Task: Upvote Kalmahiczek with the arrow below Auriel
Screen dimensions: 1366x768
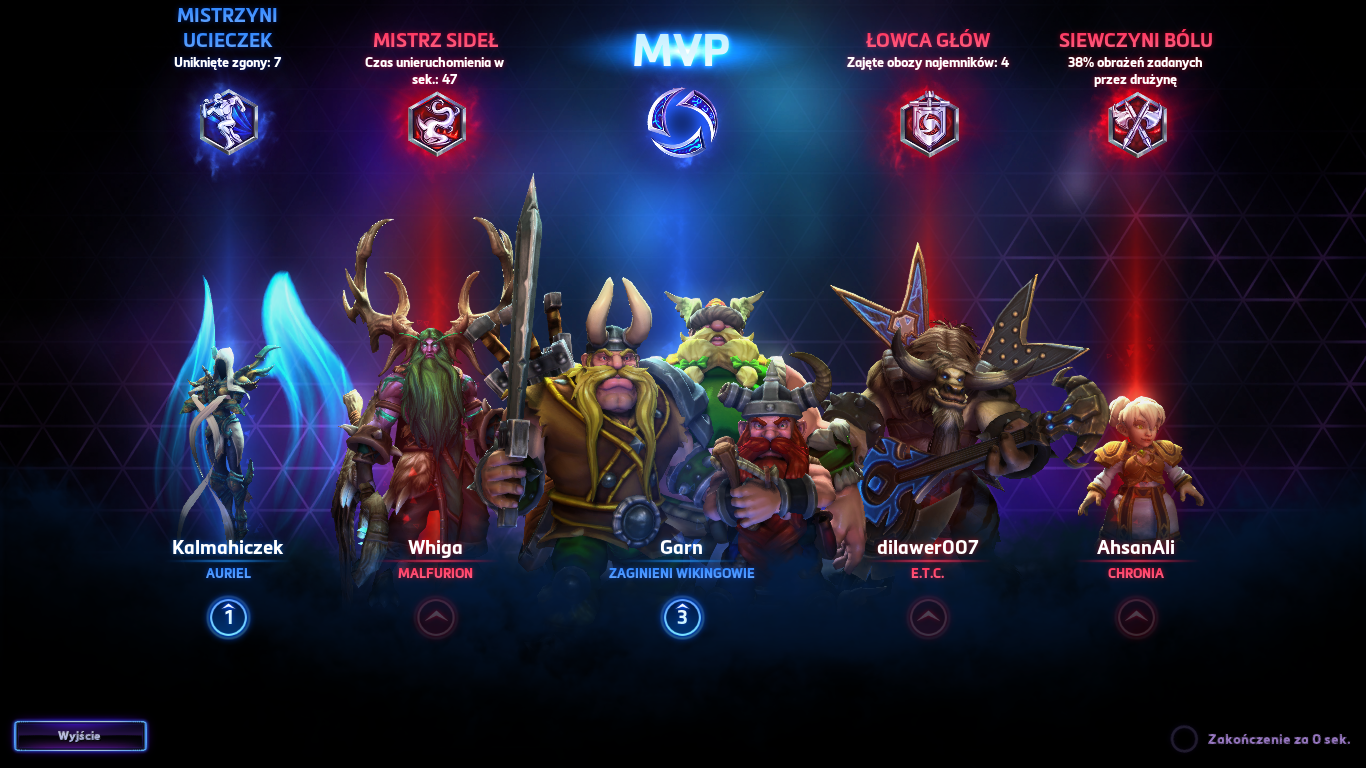Action: pyautogui.click(x=227, y=617)
